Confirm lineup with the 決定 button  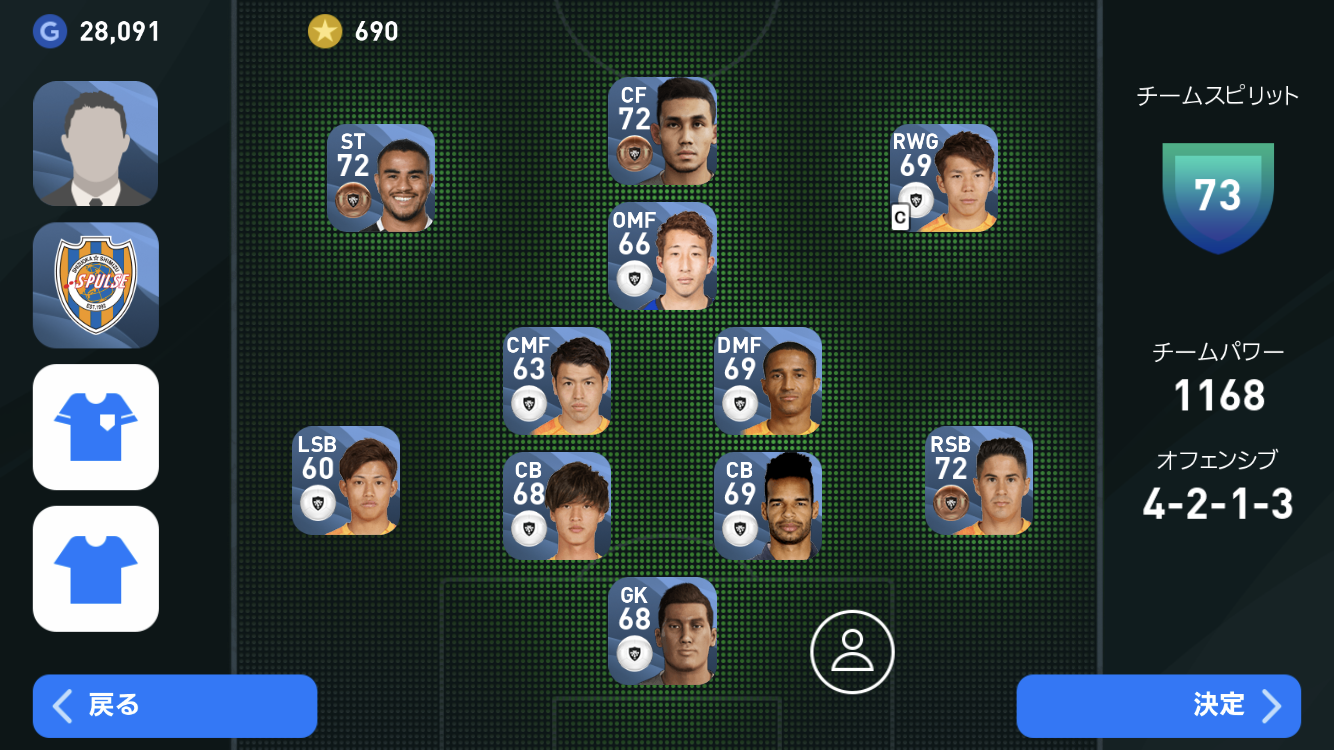[1158, 706]
